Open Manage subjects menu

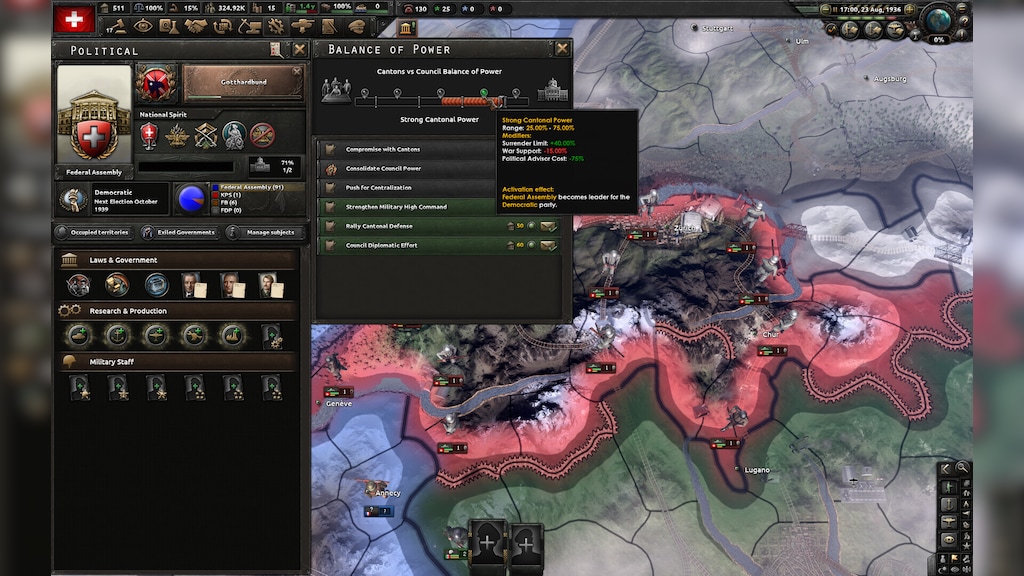coord(264,232)
